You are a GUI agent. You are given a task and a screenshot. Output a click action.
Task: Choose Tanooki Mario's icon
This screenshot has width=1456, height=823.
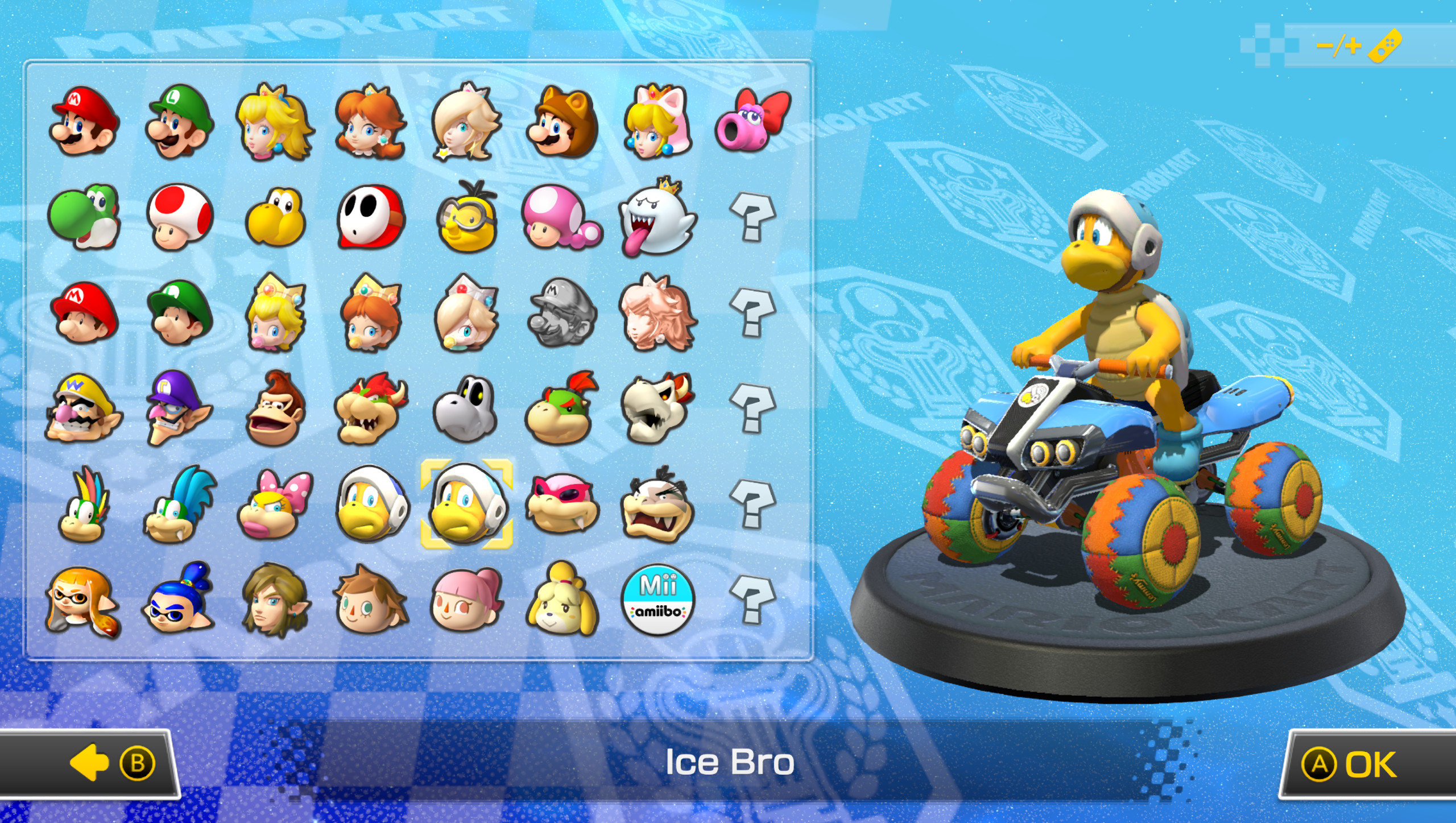pos(563,121)
